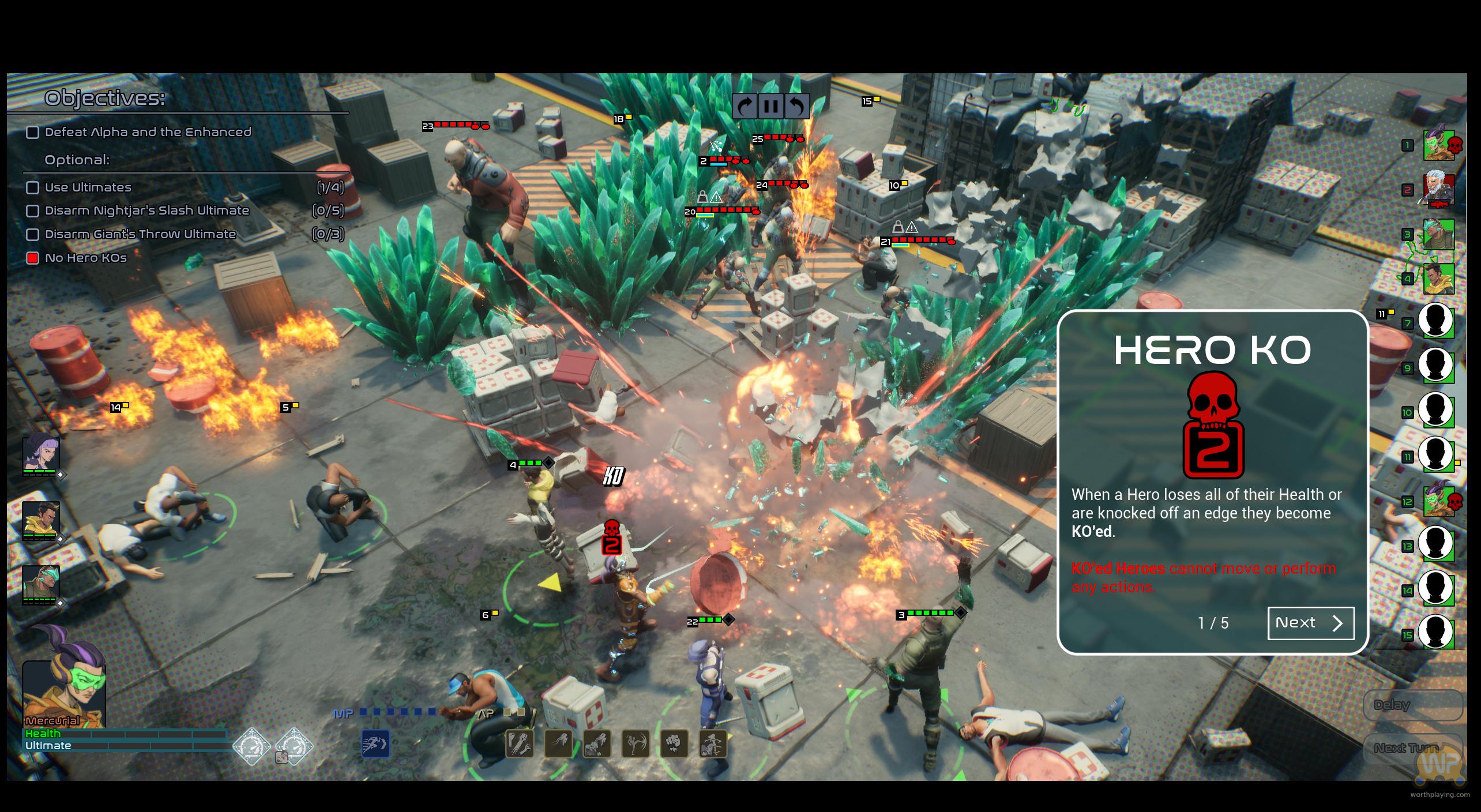Select the teal-visor hero in turn order slot 3
This screenshot has width=1481, height=812.
tap(1438, 234)
